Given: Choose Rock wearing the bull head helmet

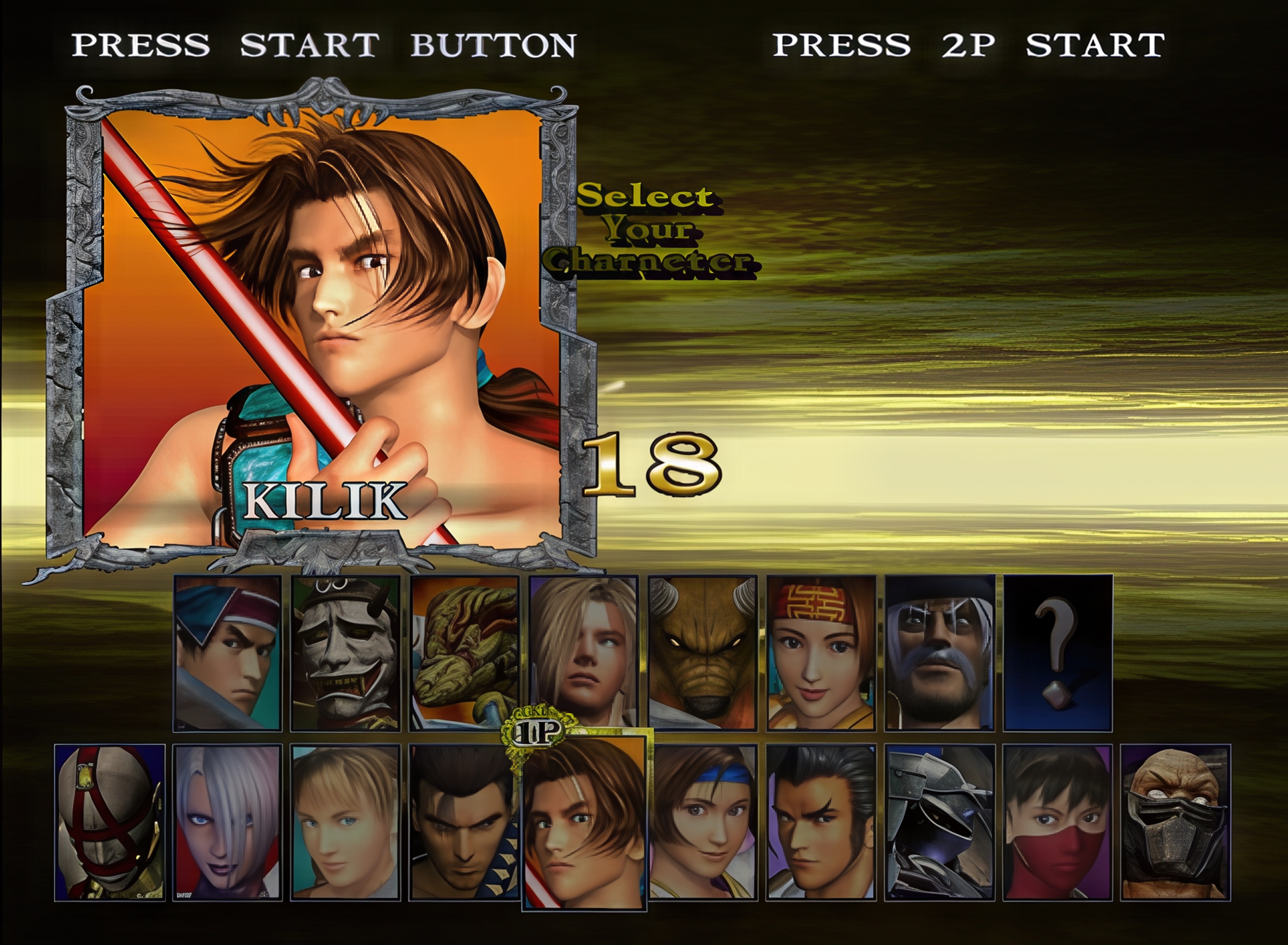Looking at the screenshot, I should tap(702, 653).
